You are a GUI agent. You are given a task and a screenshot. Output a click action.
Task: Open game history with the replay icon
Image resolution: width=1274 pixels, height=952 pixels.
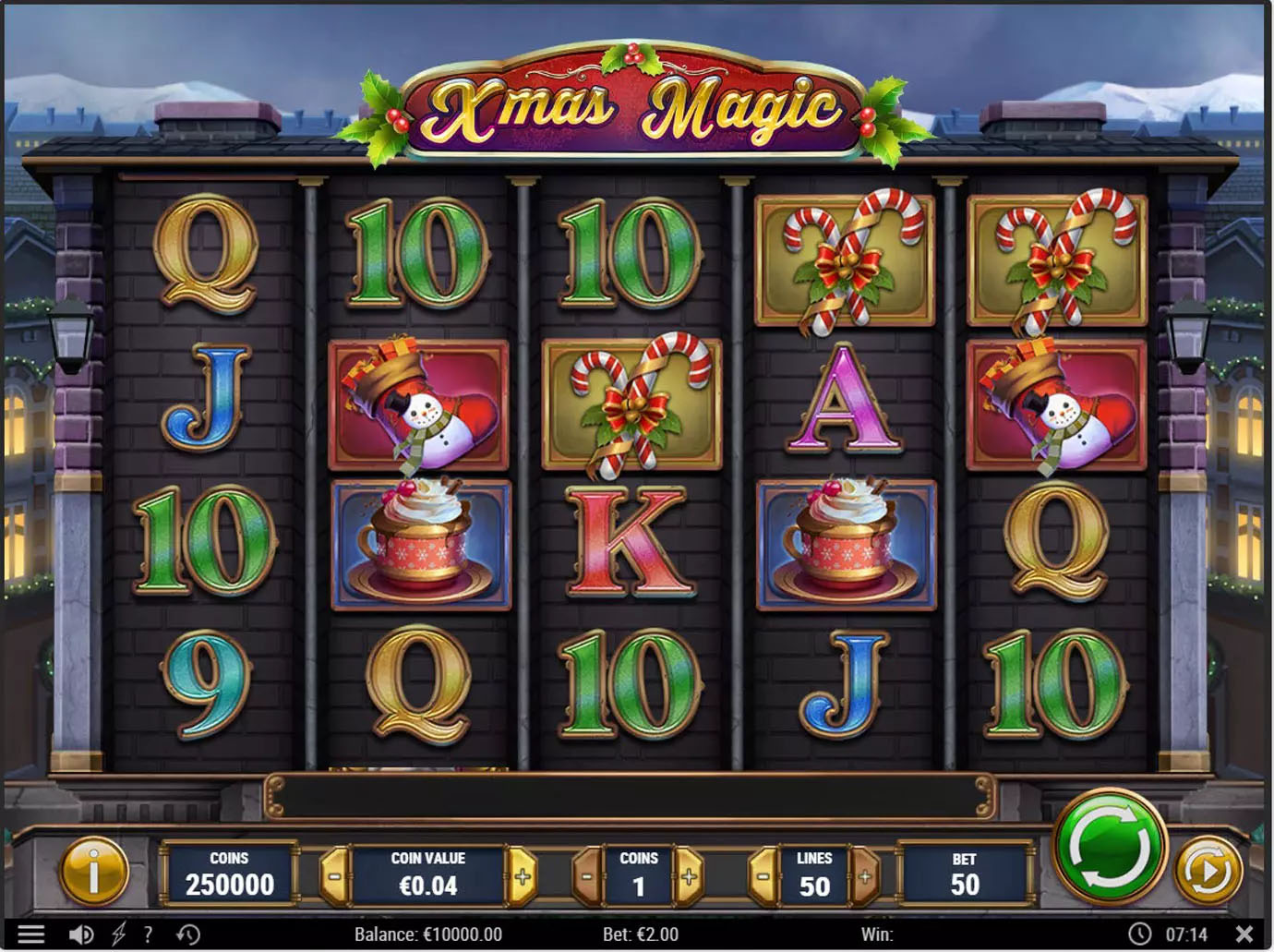point(189,934)
